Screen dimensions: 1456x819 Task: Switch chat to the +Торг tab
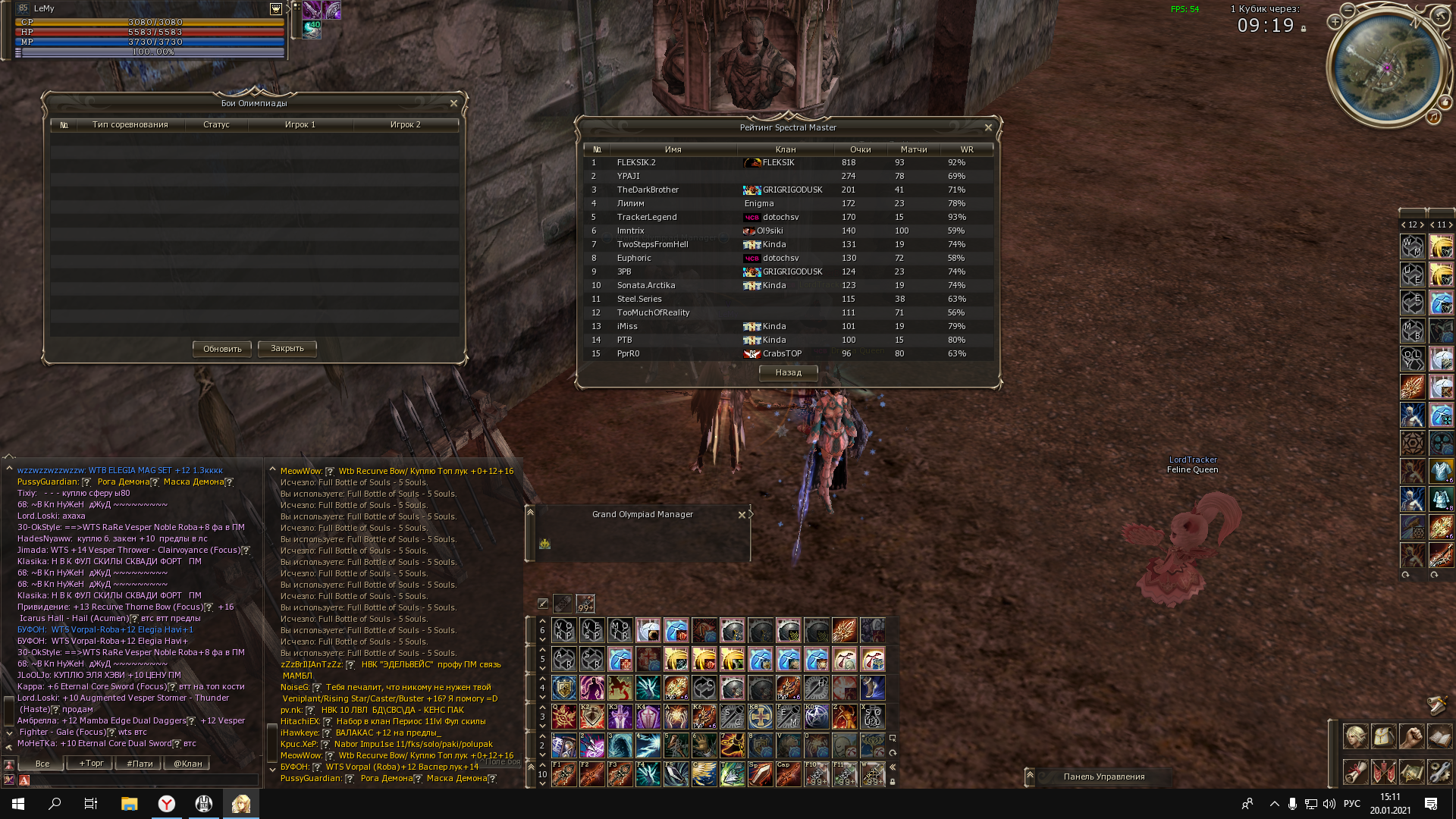pyautogui.click(x=91, y=764)
